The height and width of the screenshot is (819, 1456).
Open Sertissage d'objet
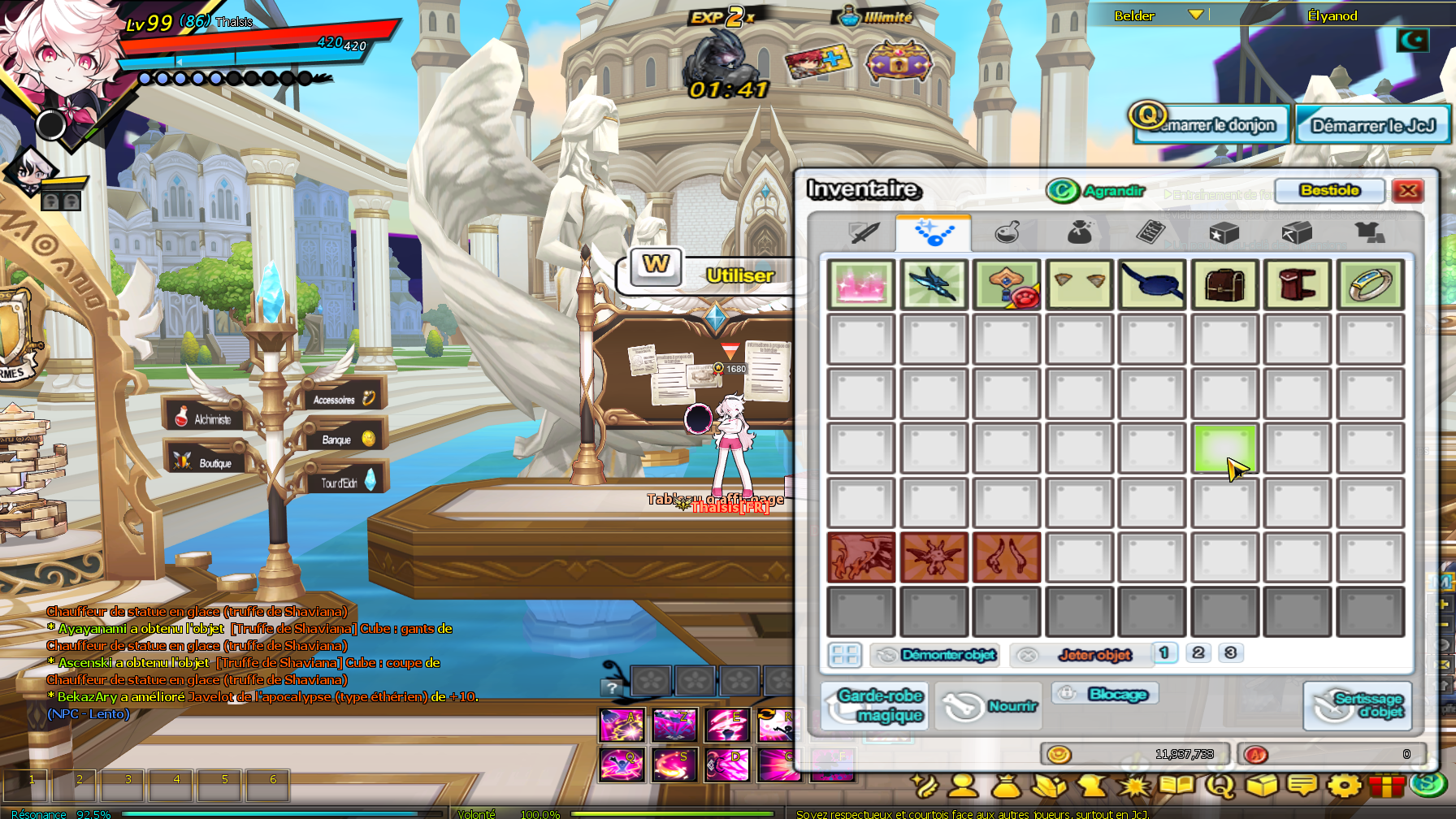click(1358, 705)
